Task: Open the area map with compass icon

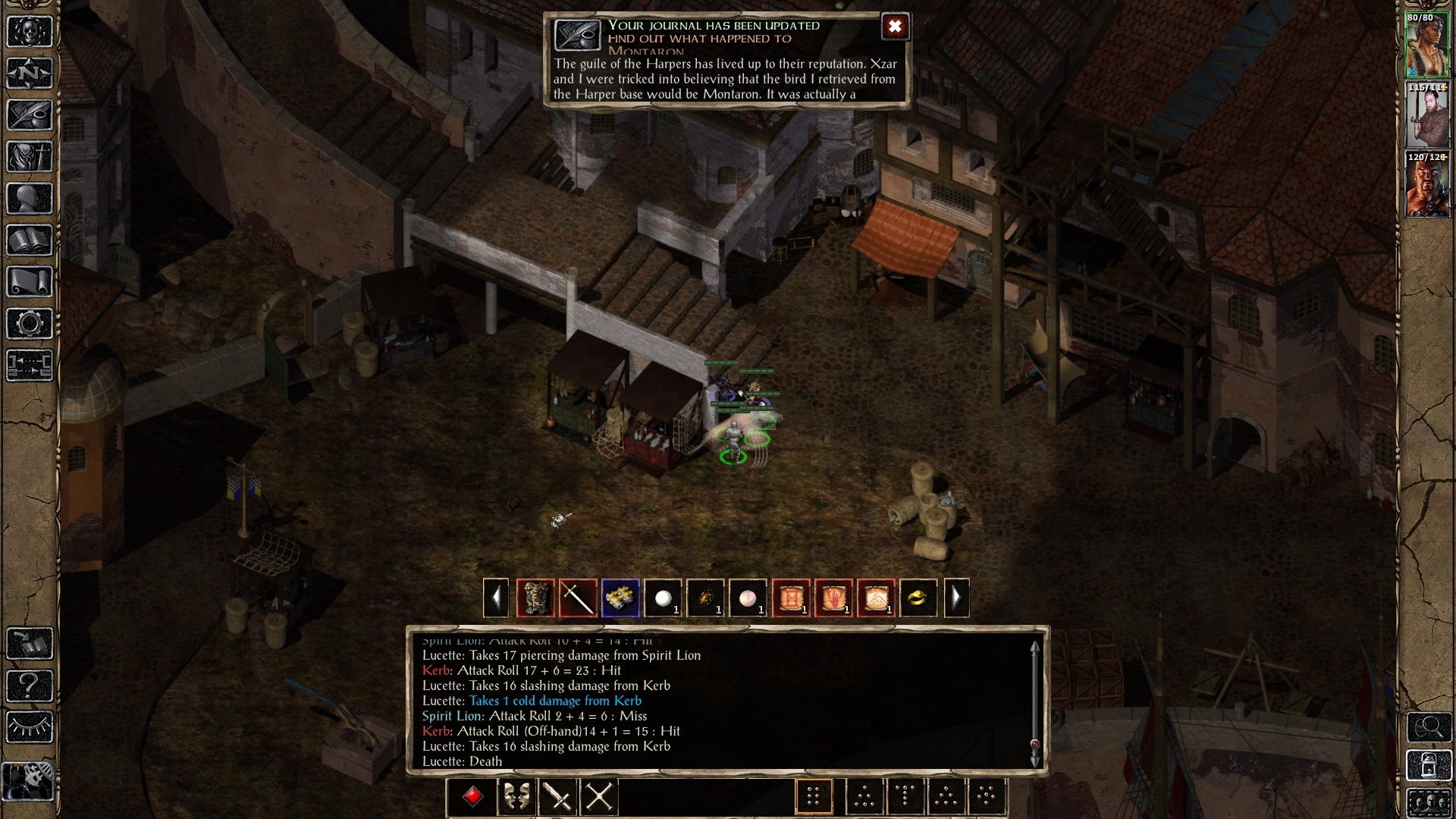Action: (30, 74)
